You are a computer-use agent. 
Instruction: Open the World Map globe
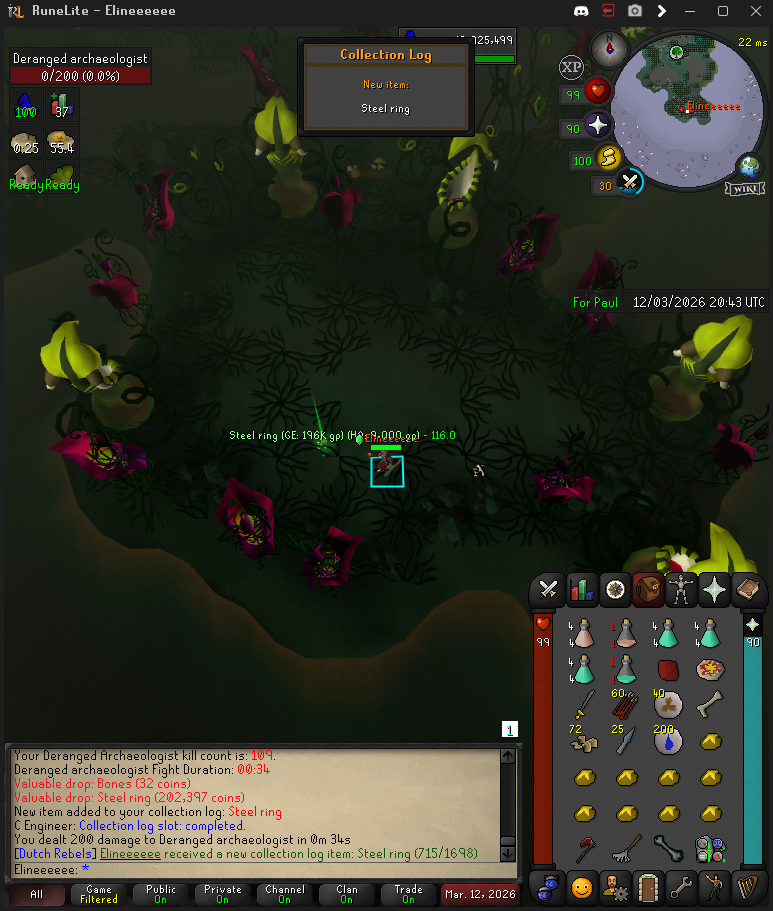coord(748,166)
